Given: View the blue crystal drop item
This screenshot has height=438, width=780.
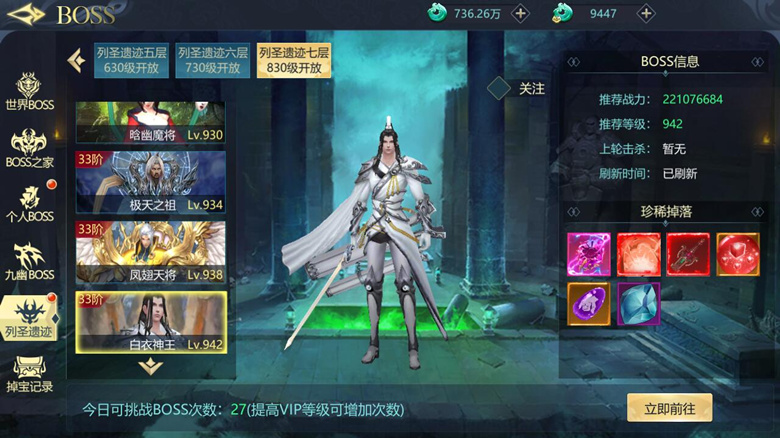Looking at the screenshot, I should pos(638,303).
